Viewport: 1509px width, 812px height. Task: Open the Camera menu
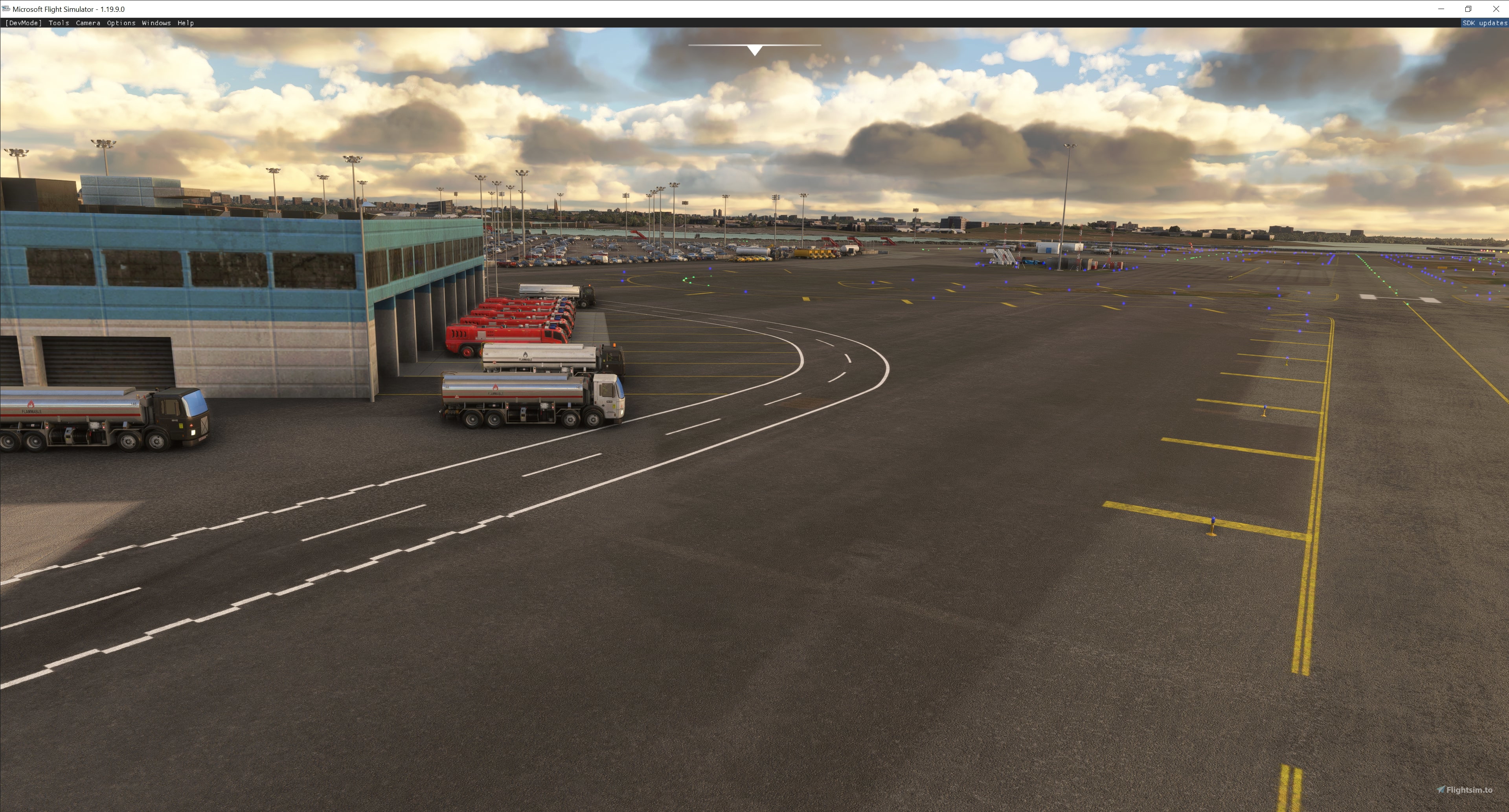(88, 23)
